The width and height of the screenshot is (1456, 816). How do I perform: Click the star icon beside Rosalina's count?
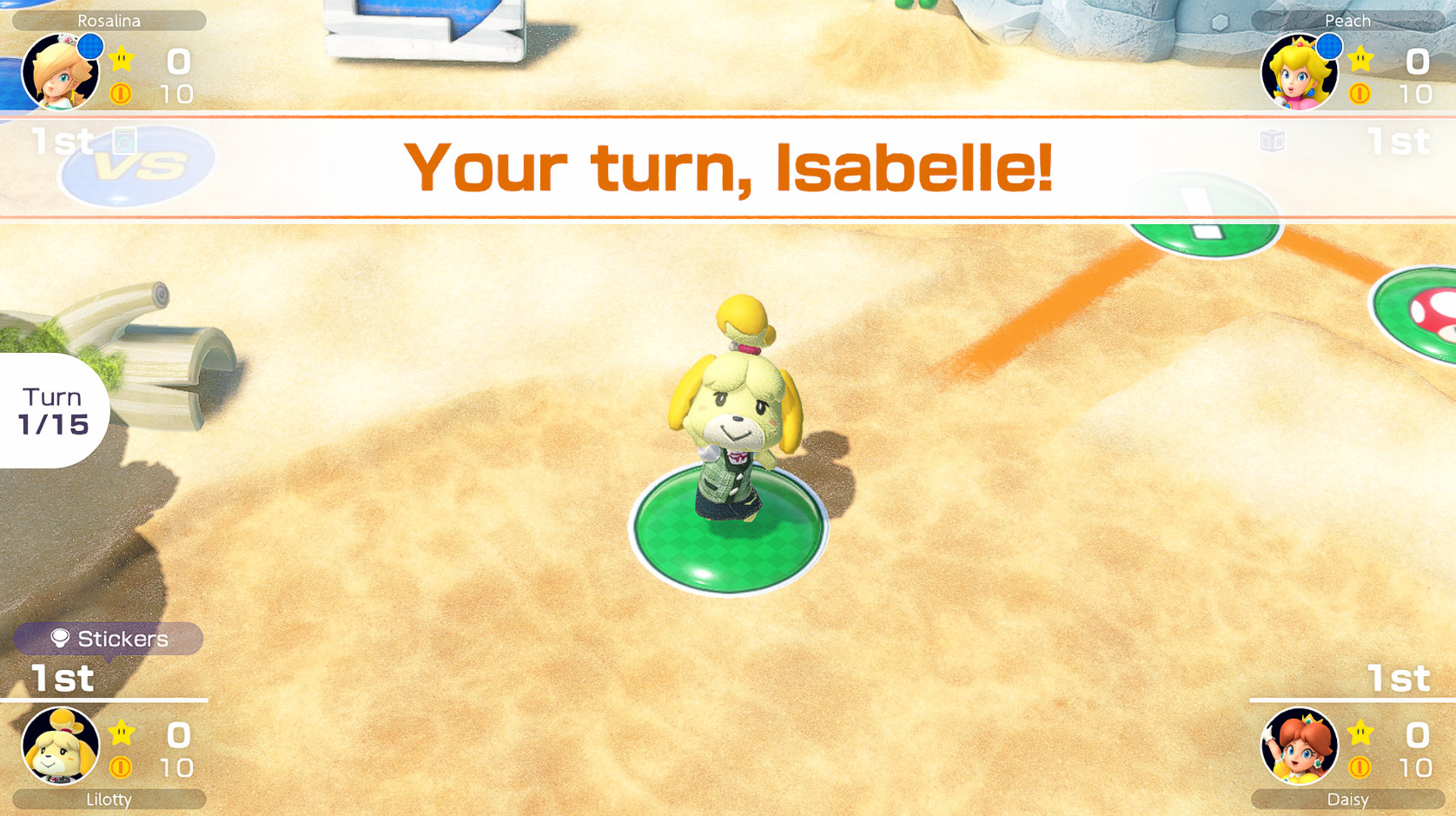(122, 59)
